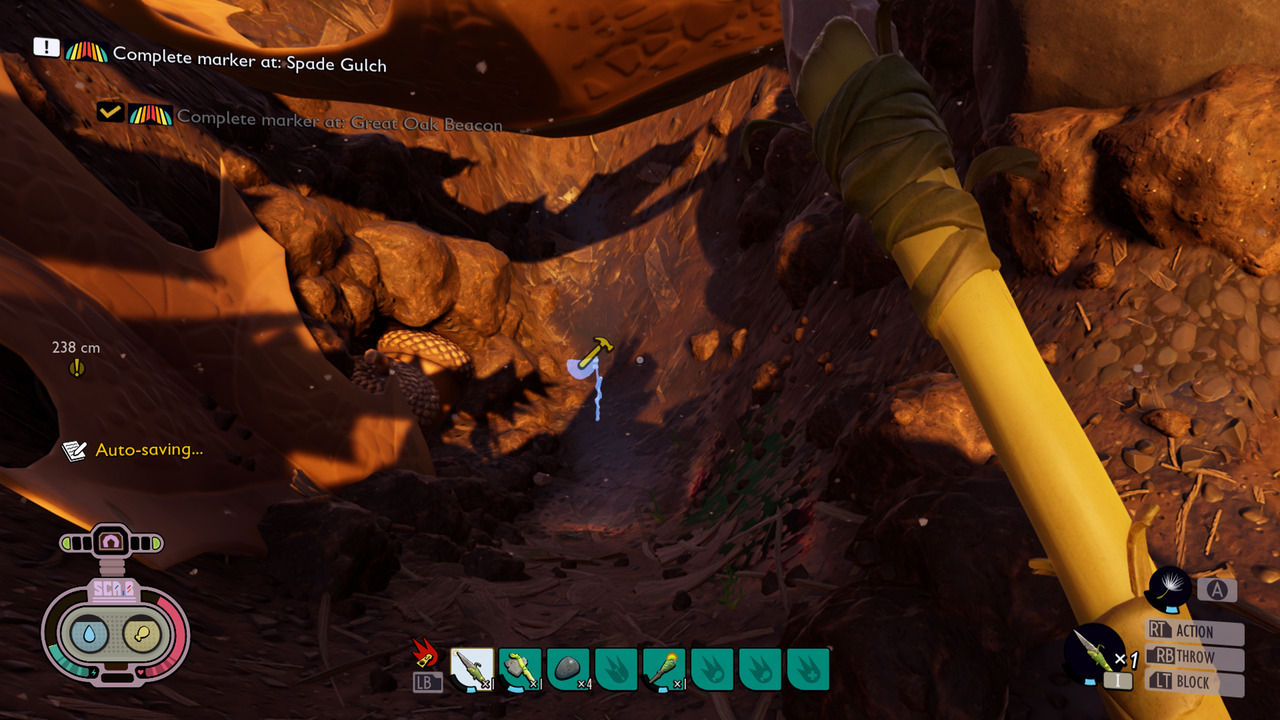Screen dimensions: 1280x720
Task: Activate the dandelion tuft glide icon
Action: point(1170,589)
